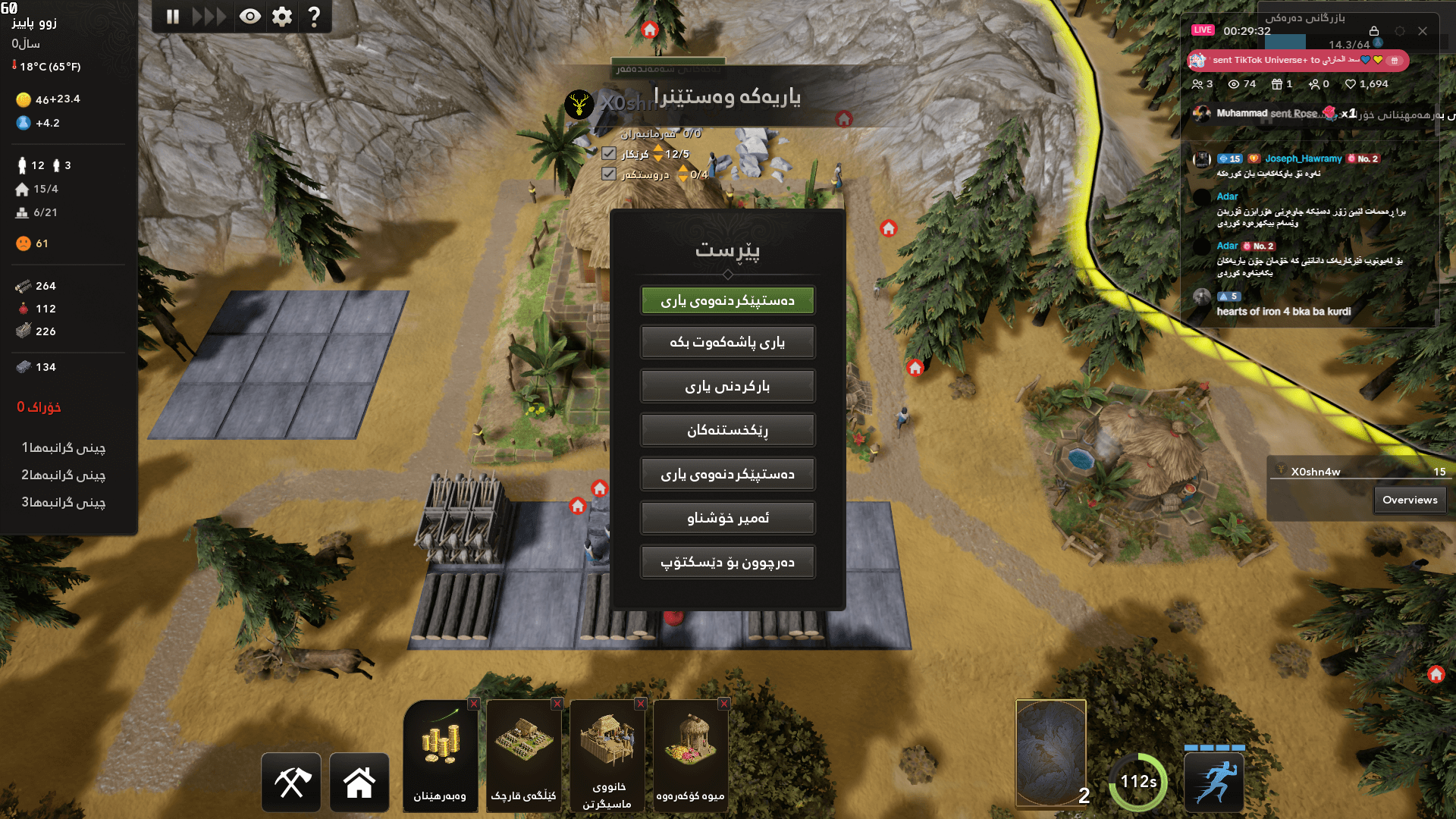Open the home buildings menu
Screen dimensions: 1456x819
click(x=359, y=782)
